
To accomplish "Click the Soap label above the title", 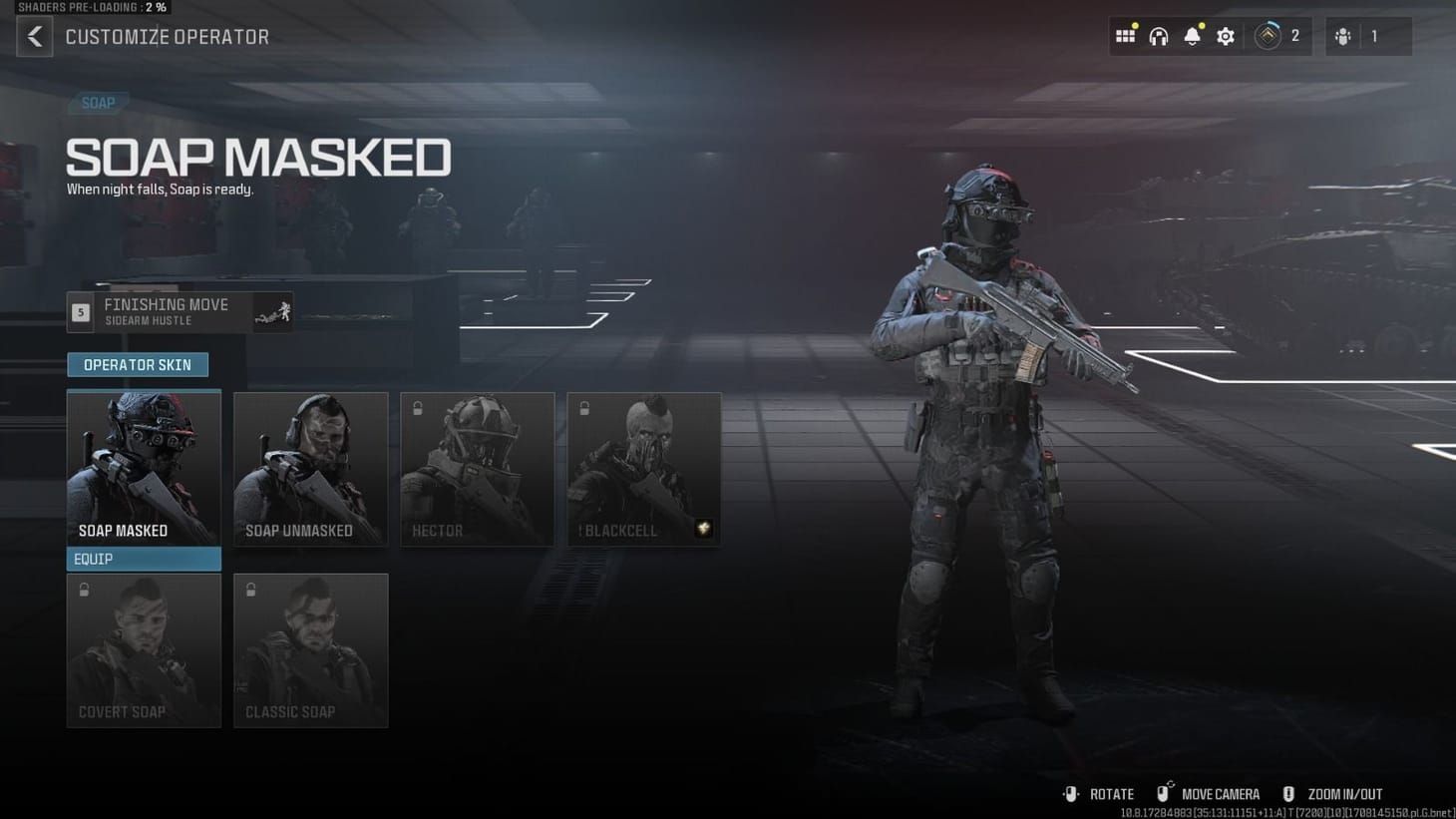I will 98,103.
